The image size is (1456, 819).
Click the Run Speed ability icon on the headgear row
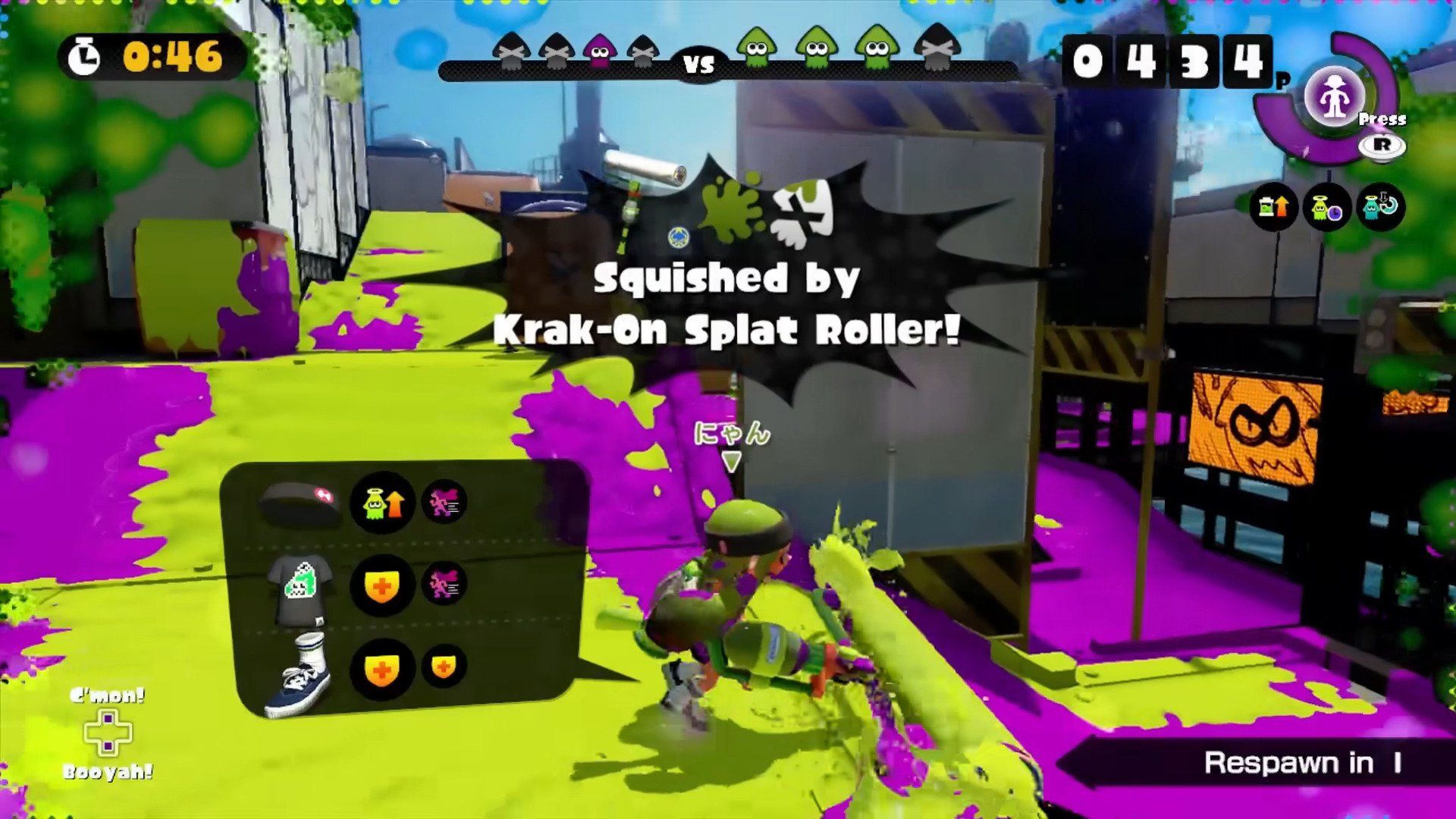click(446, 502)
